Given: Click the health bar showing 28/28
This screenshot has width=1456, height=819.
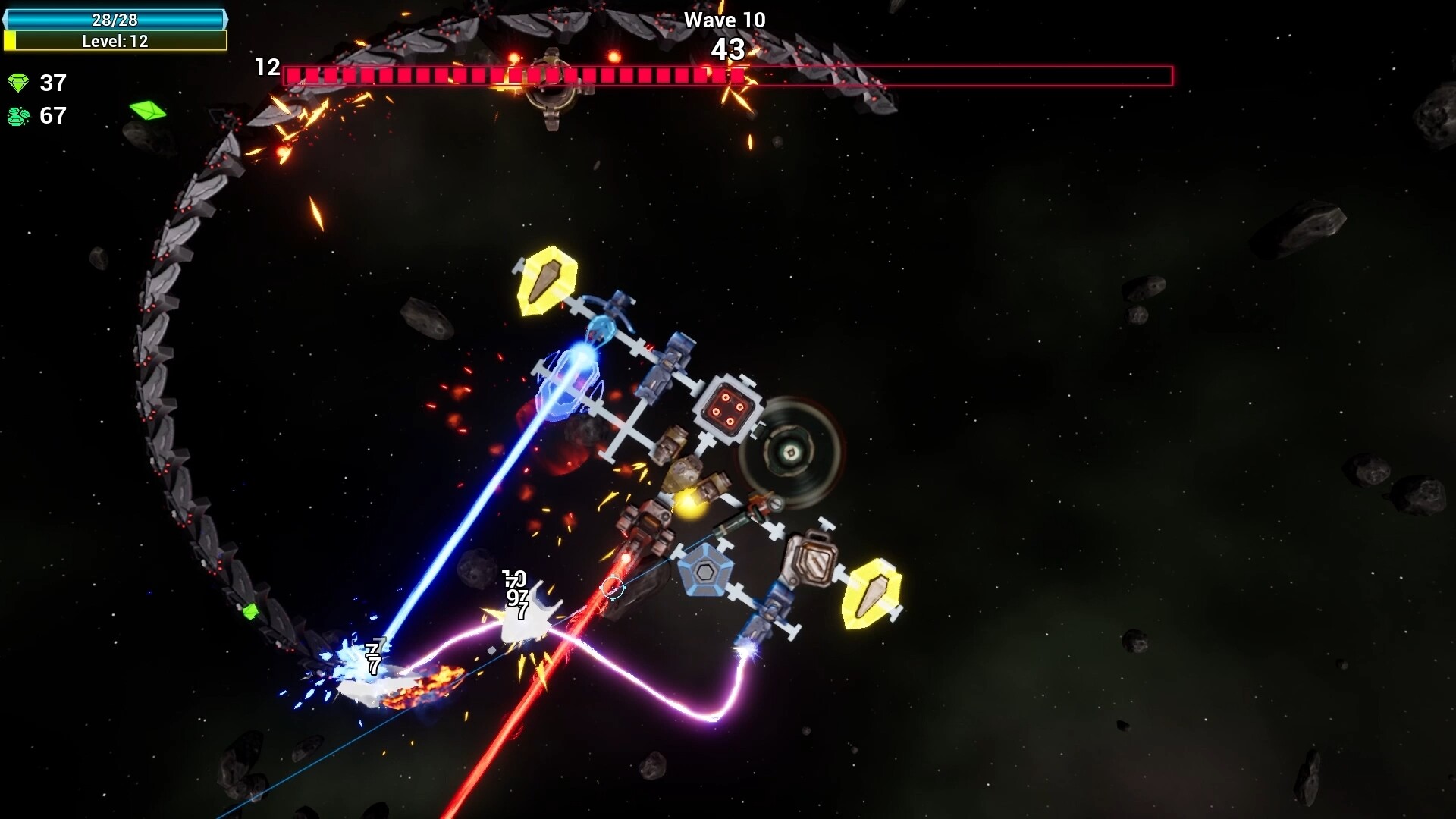Looking at the screenshot, I should [115, 20].
